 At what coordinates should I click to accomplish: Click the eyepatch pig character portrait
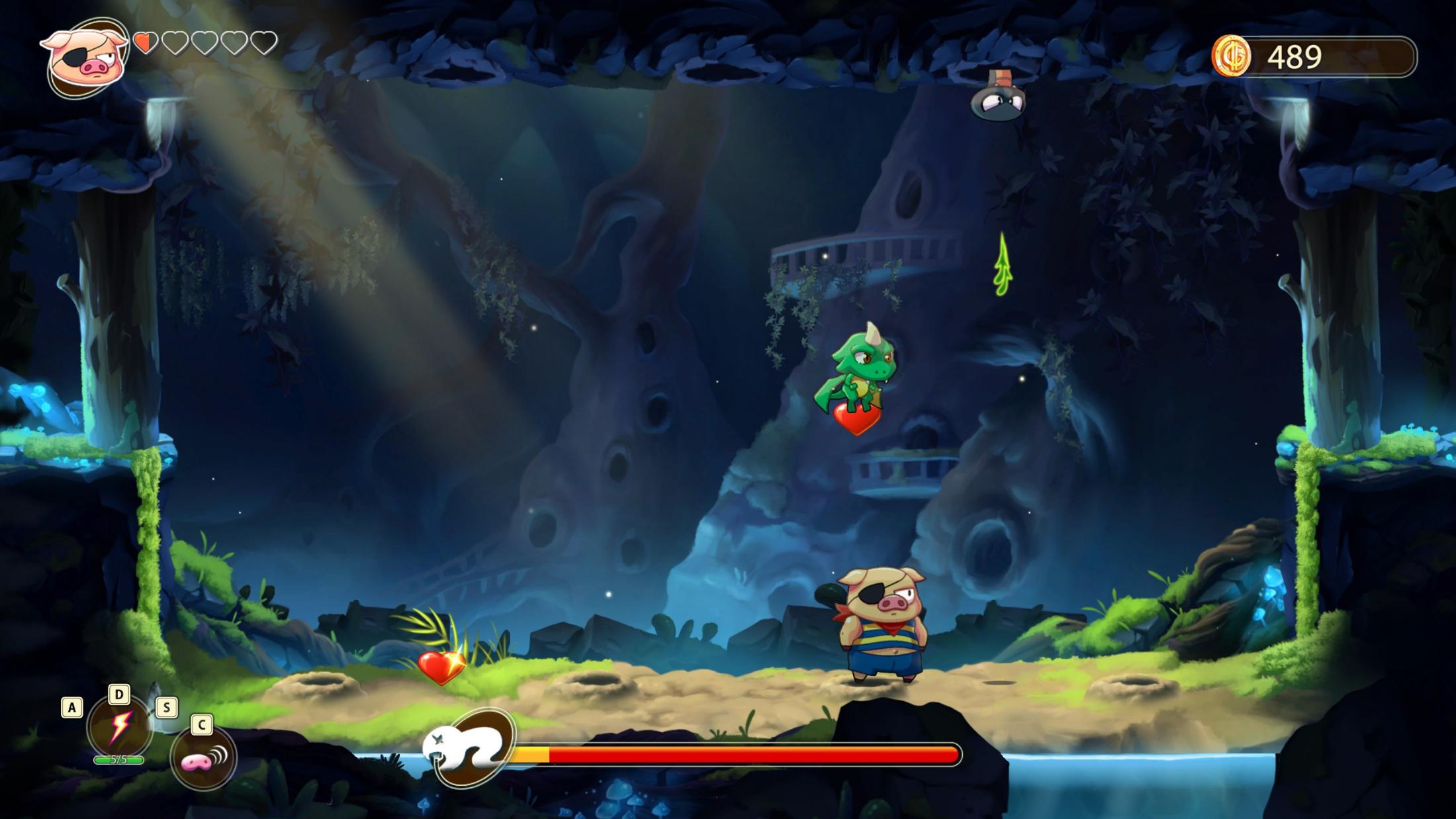[x=85, y=59]
